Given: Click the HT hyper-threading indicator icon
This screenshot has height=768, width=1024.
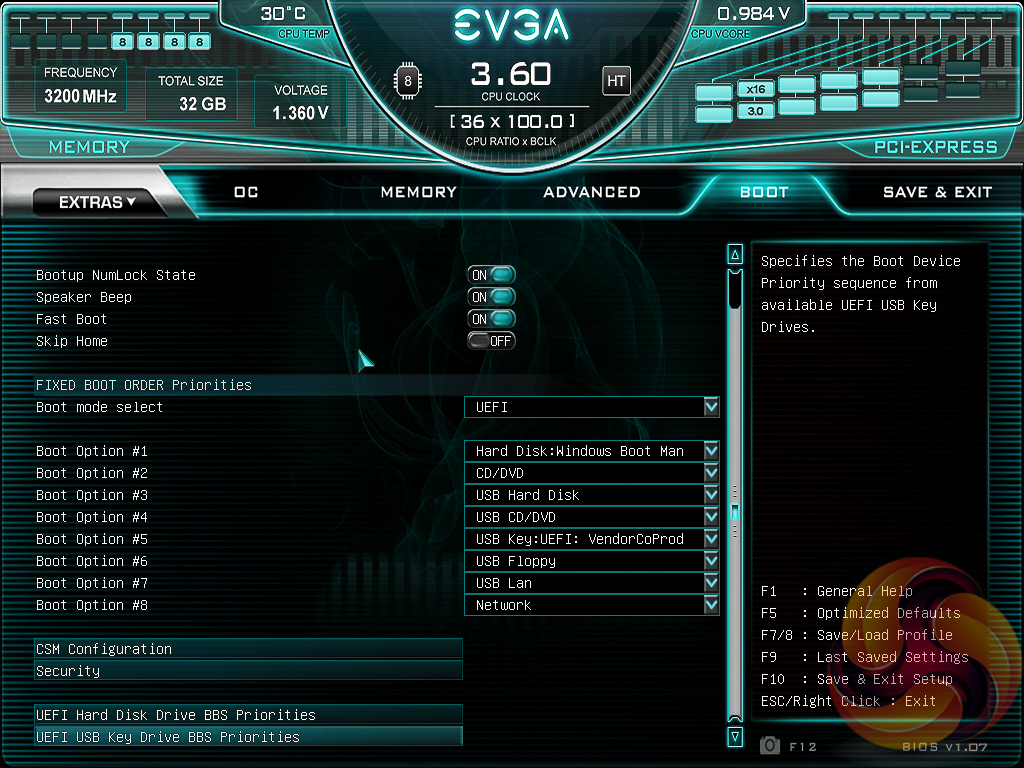Looking at the screenshot, I should (x=616, y=80).
